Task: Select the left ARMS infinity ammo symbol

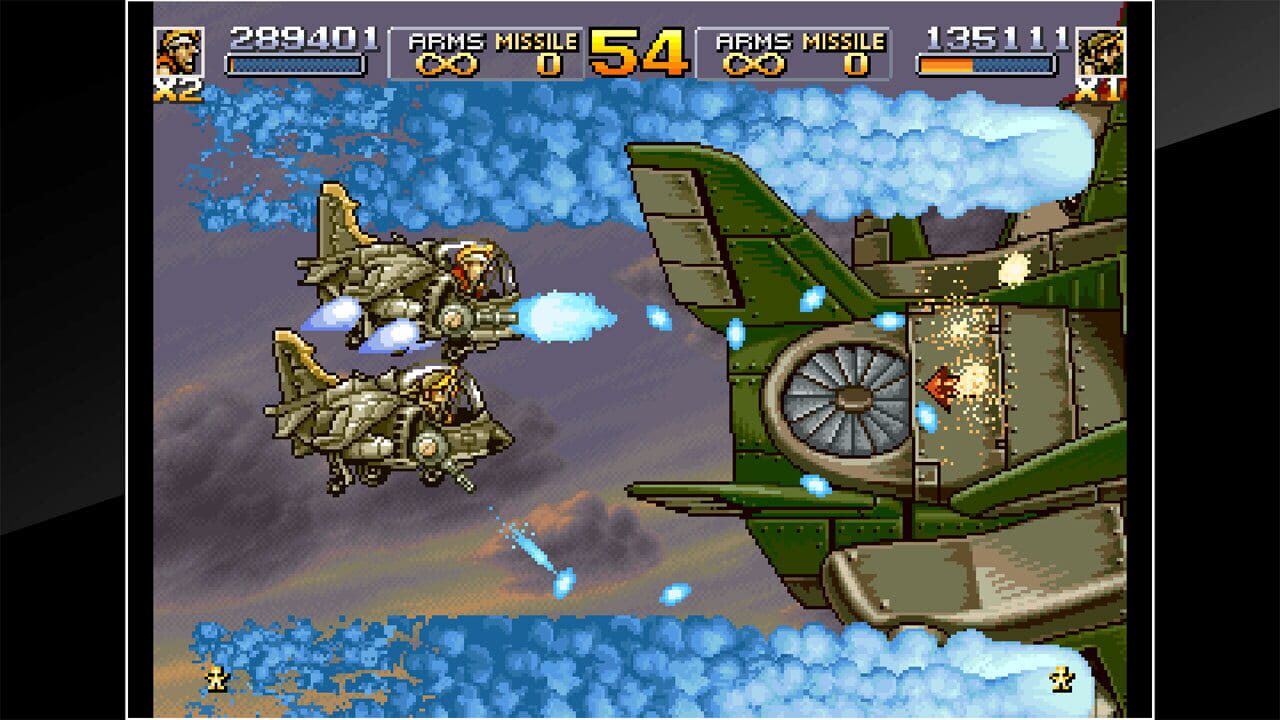Action: click(x=448, y=65)
